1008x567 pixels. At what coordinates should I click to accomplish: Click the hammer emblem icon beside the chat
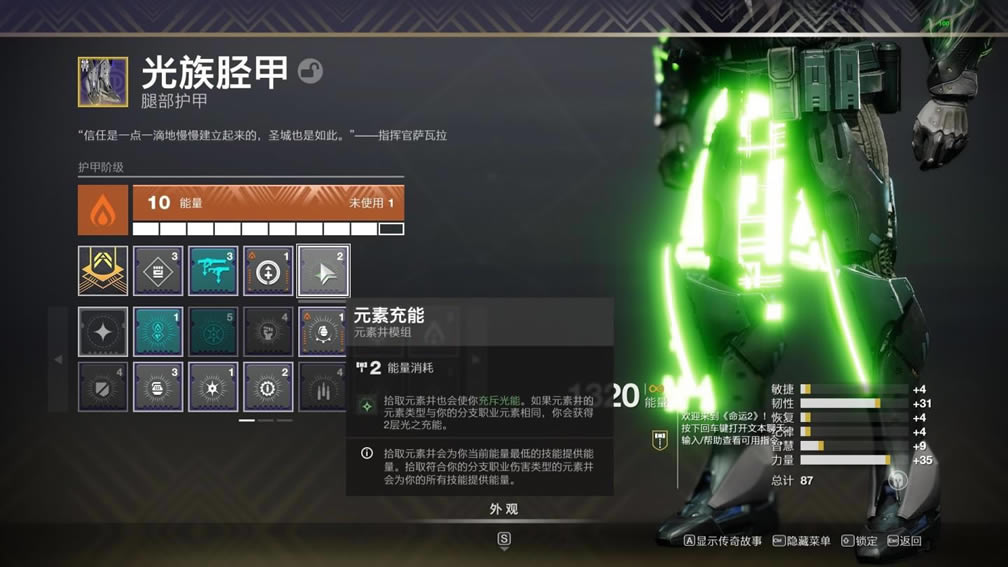click(x=659, y=438)
